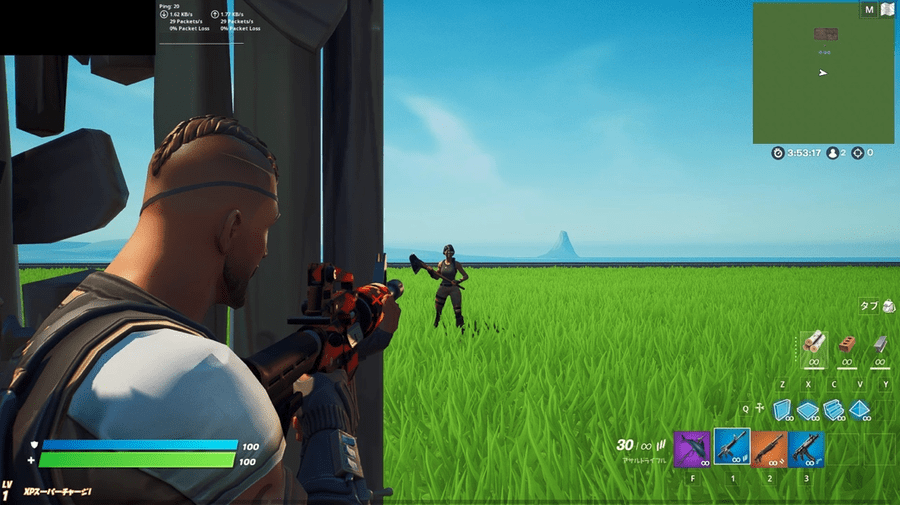Select the highlighted assault rifle slot

[731, 448]
